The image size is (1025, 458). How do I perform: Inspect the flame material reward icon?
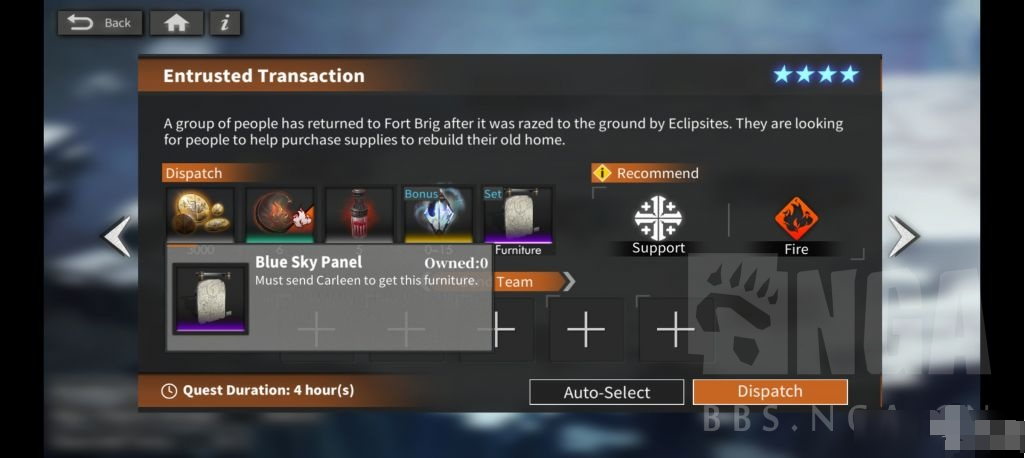coord(280,214)
